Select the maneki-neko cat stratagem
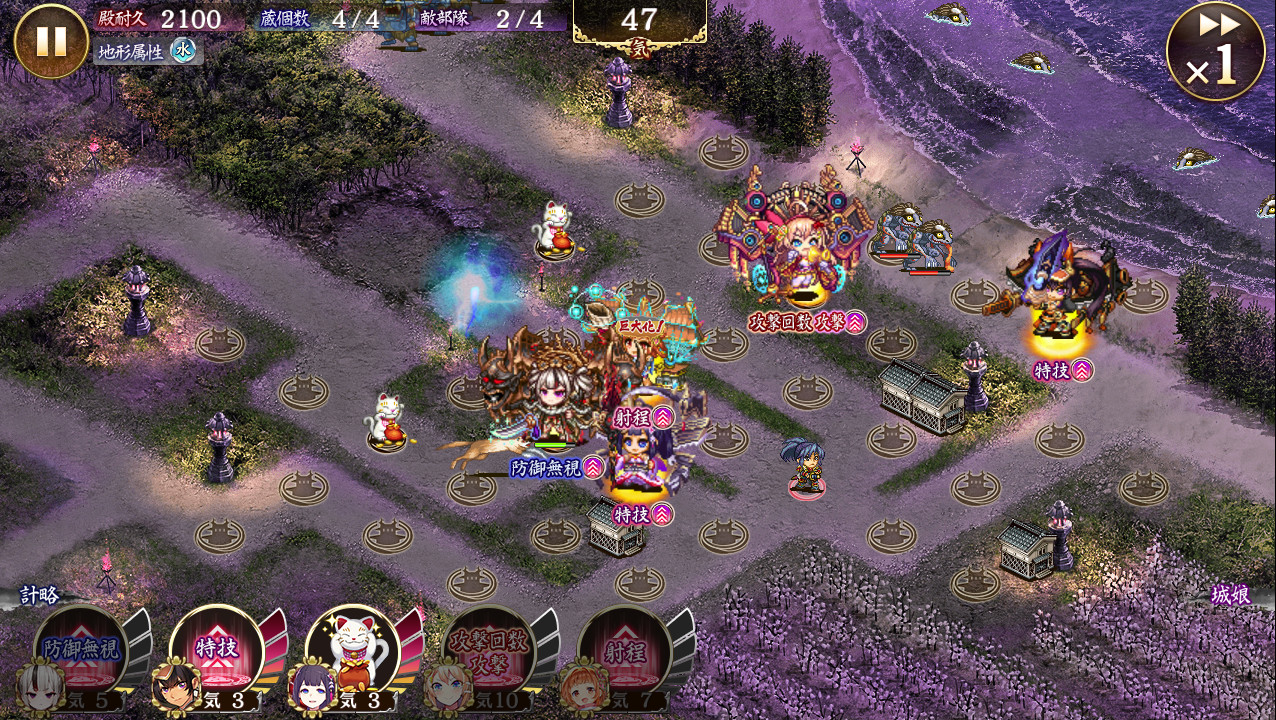This screenshot has width=1276, height=720. pyautogui.click(x=352, y=652)
